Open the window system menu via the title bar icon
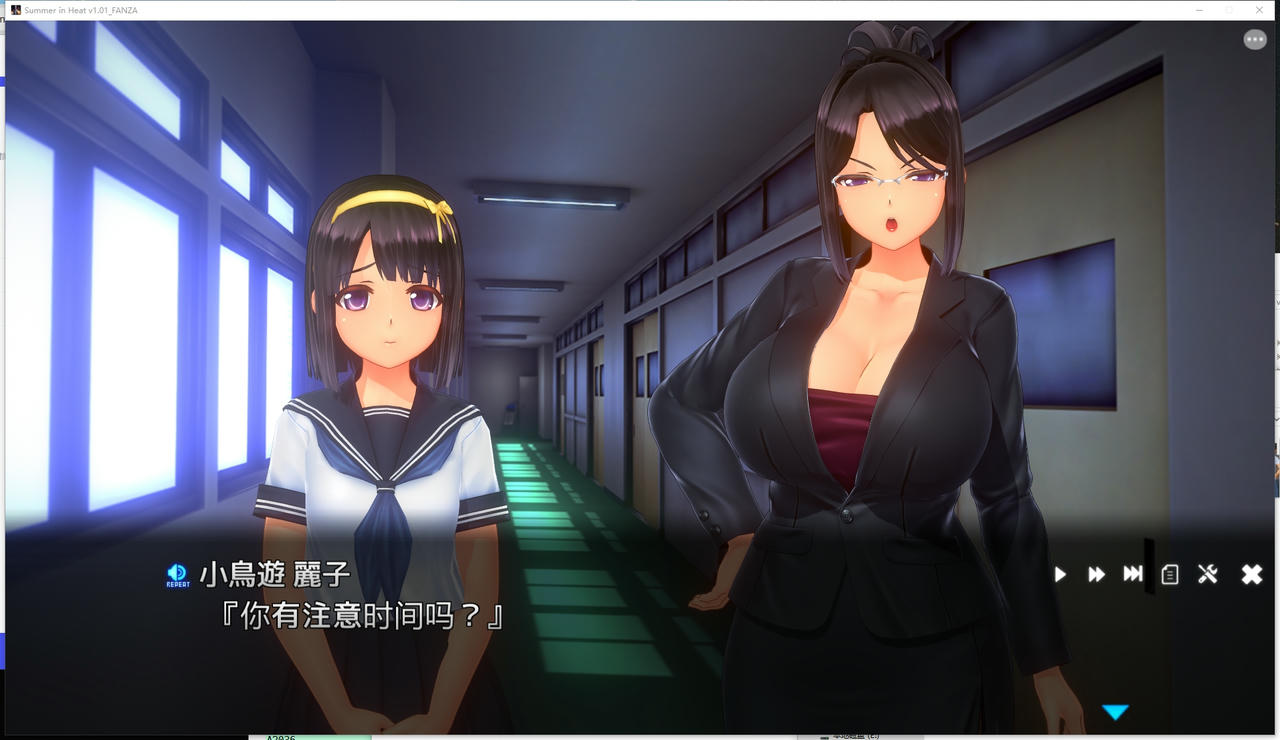The height and width of the screenshot is (740, 1280). (15, 9)
